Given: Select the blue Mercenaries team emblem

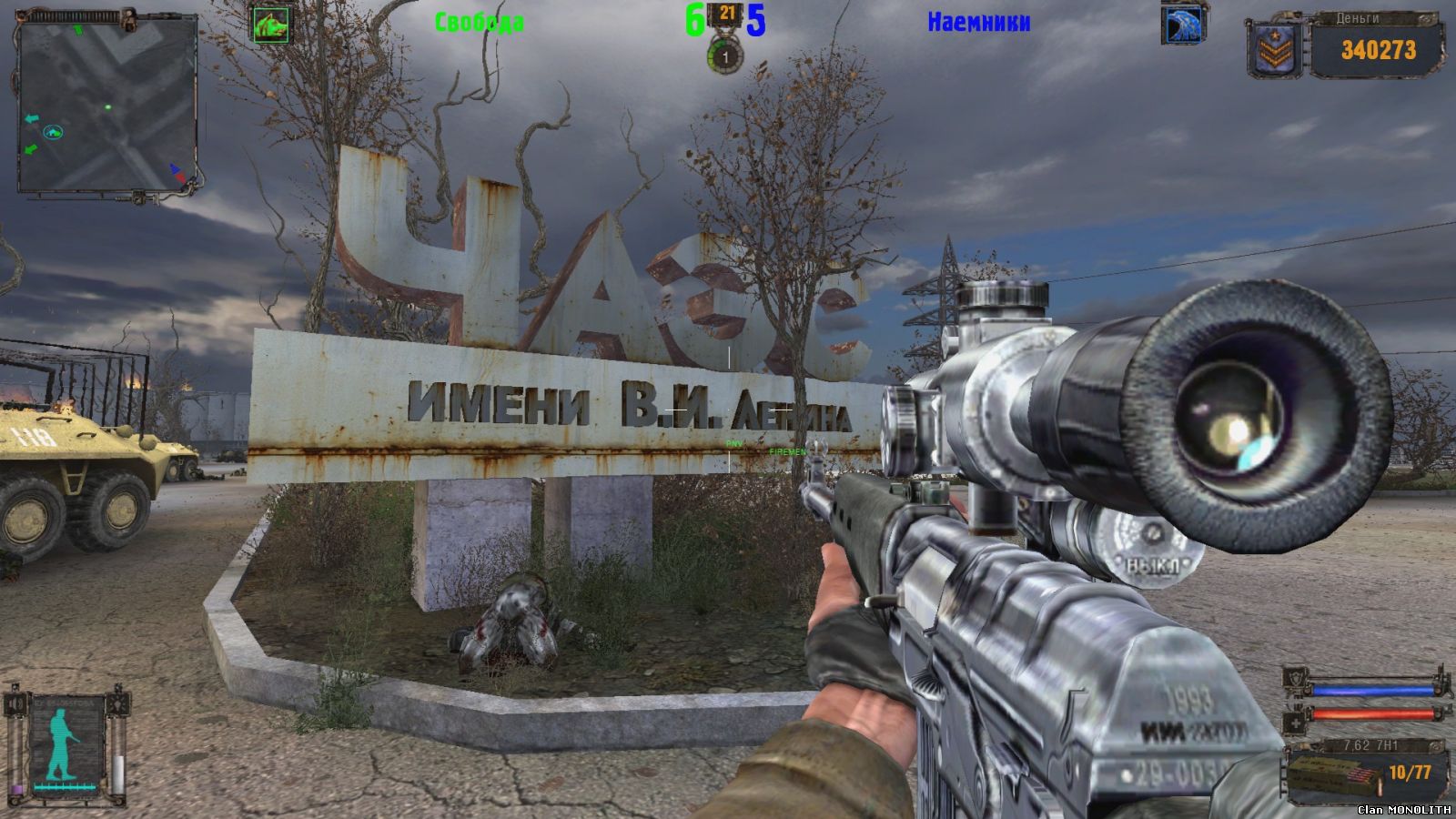Looking at the screenshot, I should point(1183,25).
